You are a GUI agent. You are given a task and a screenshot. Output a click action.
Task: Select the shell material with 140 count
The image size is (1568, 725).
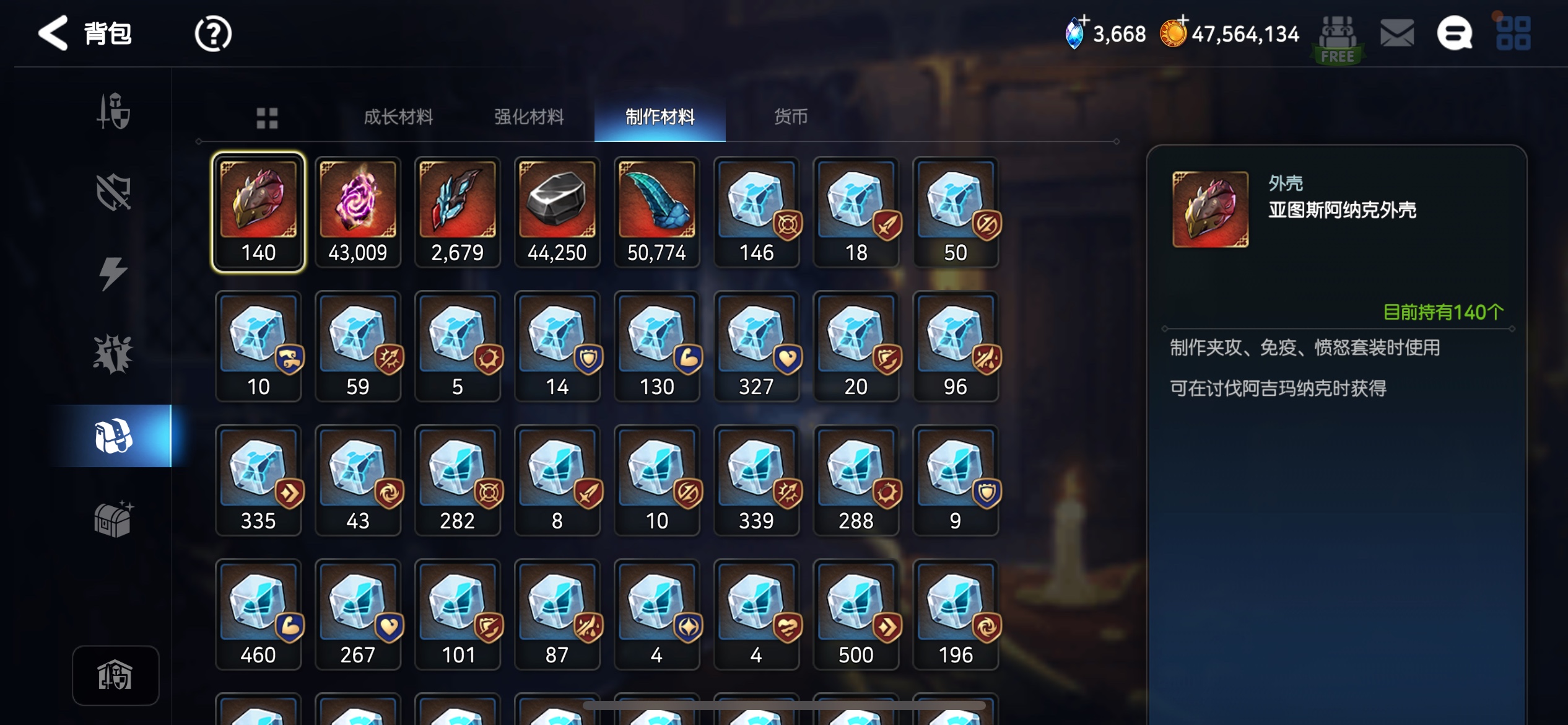(x=258, y=212)
